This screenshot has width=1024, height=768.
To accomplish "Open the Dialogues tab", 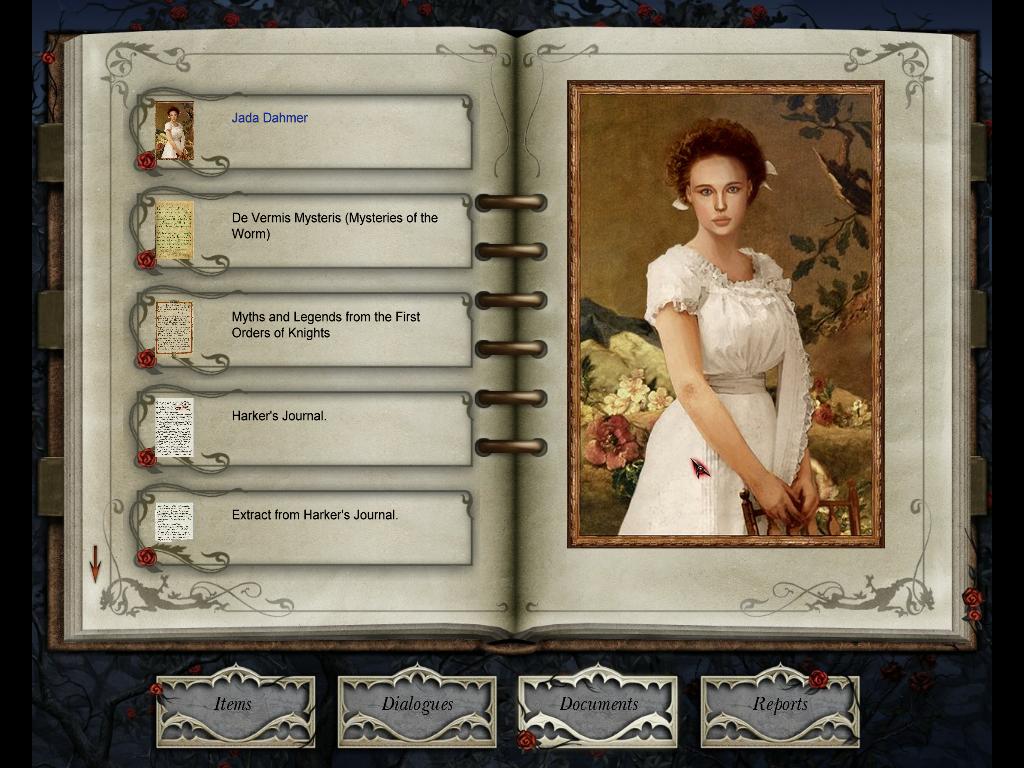I will coord(417,705).
